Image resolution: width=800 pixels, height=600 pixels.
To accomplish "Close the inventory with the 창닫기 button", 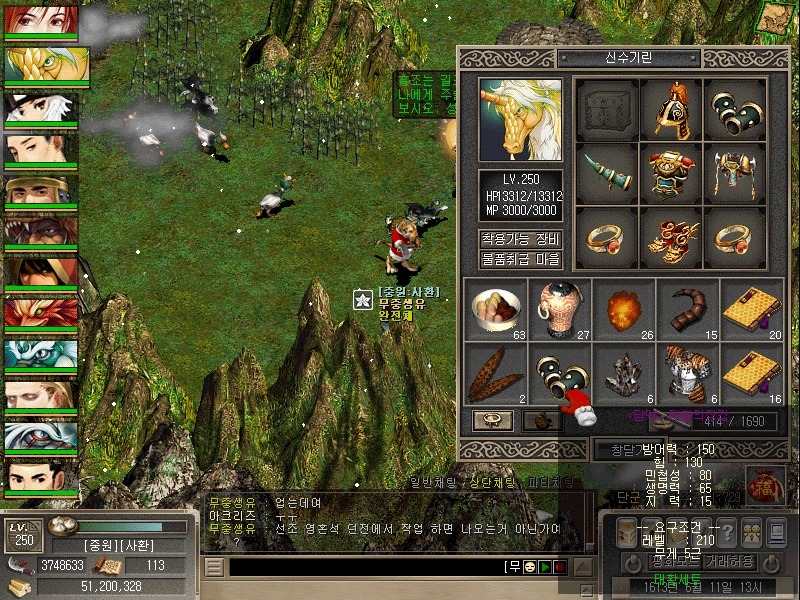I will (x=613, y=451).
